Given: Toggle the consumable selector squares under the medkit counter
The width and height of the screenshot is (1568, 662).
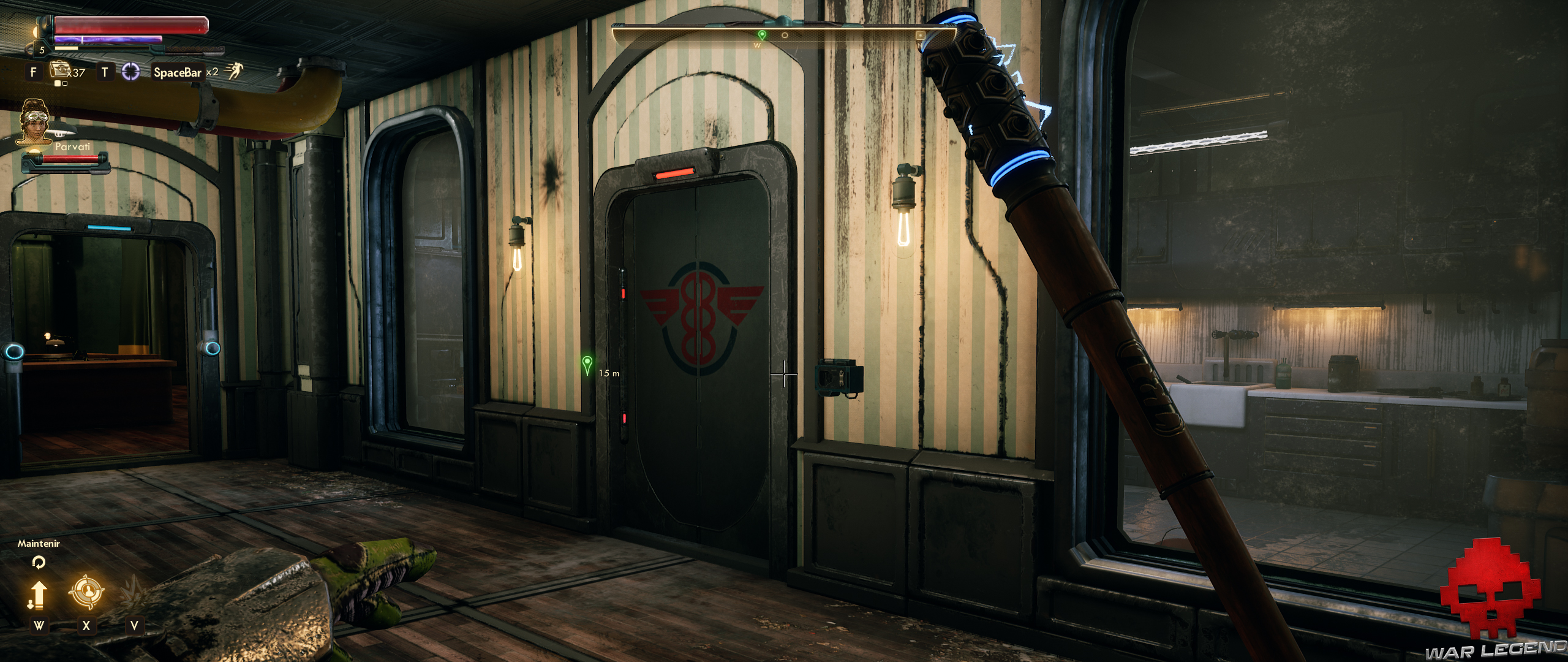Looking at the screenshot, I should click(x=61, y=82).
